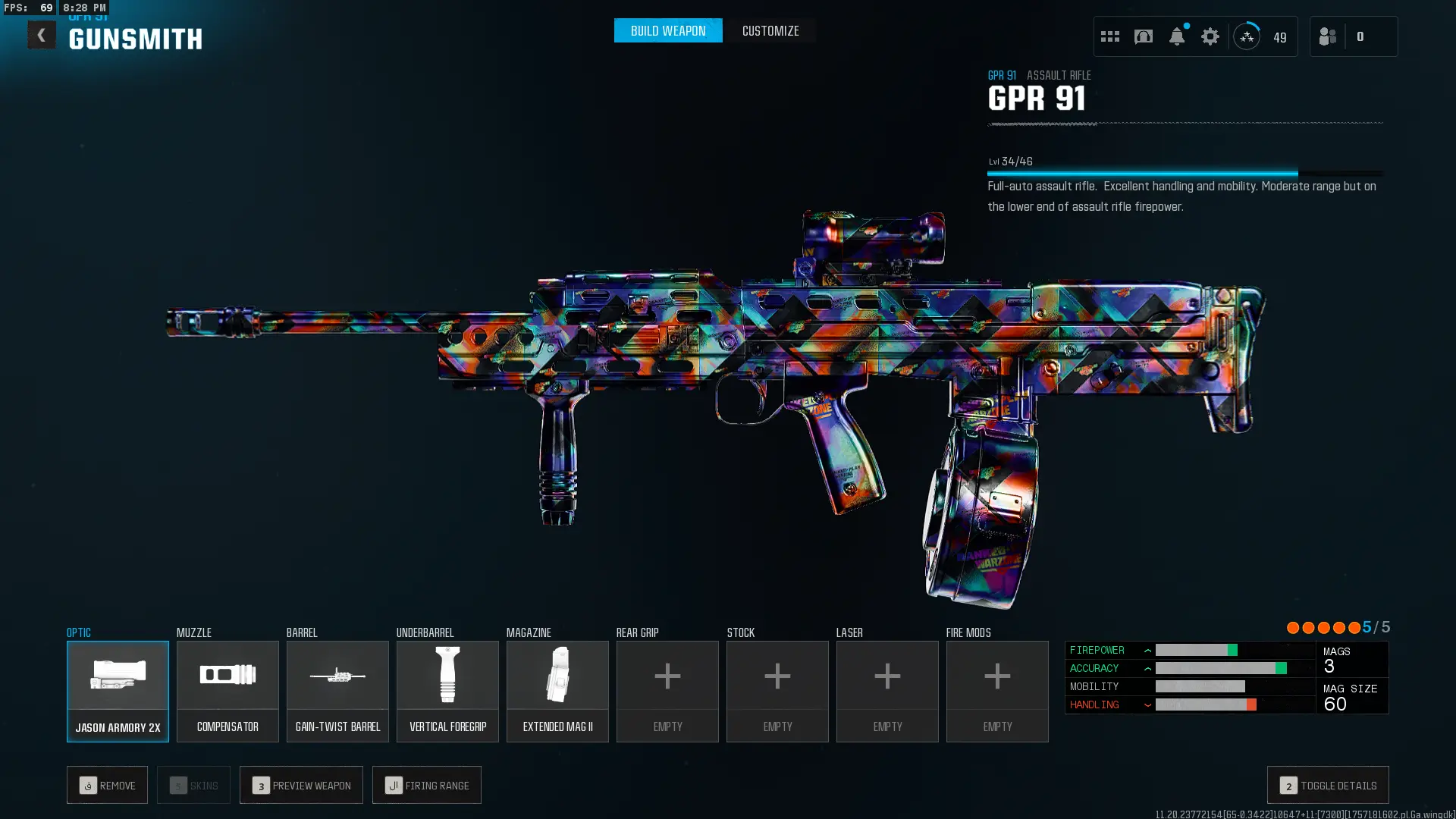Enter the Firing Range

click(x=427, y=785)
